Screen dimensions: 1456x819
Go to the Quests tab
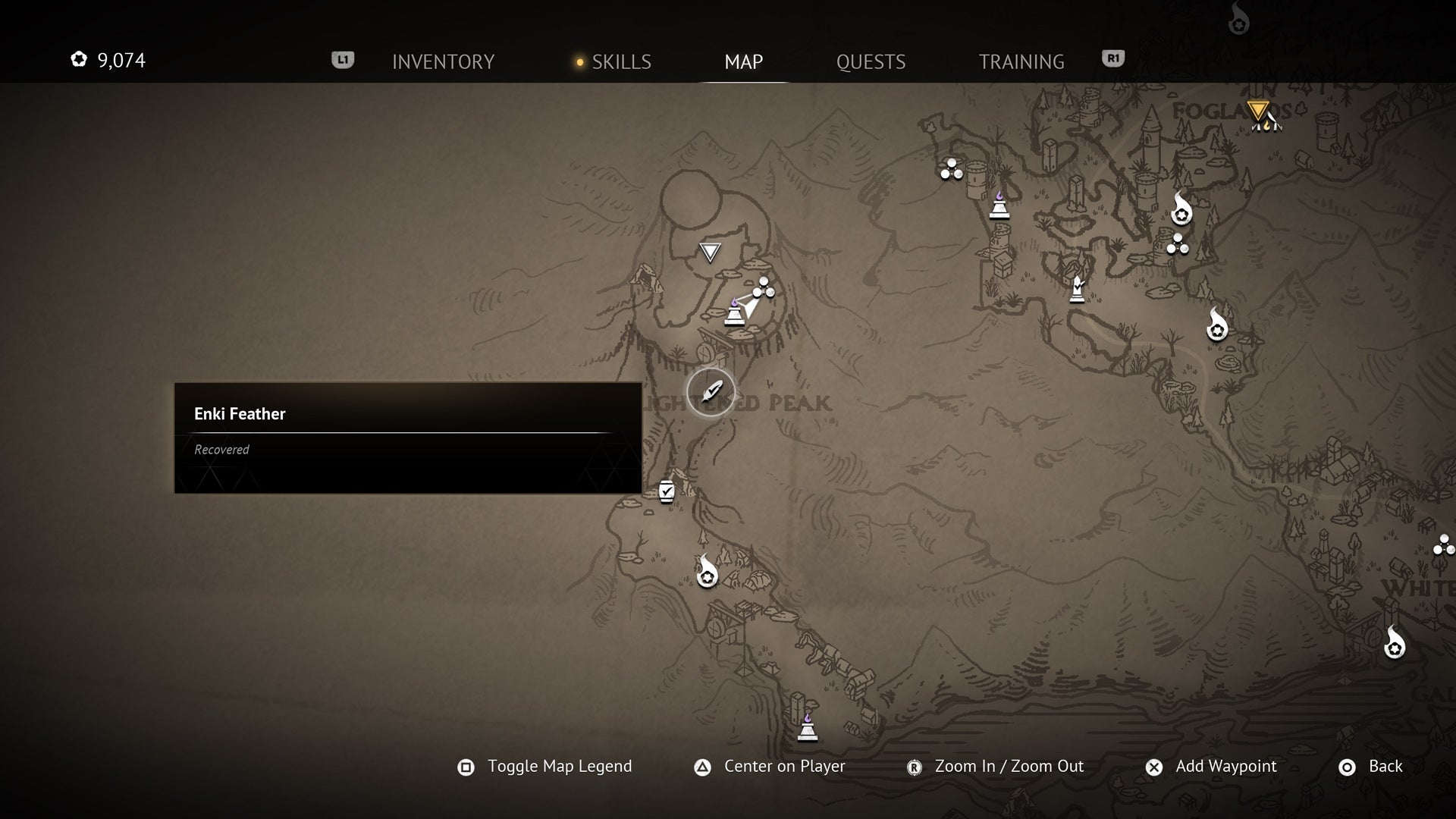pyautogui.click(x=871, y=61)
